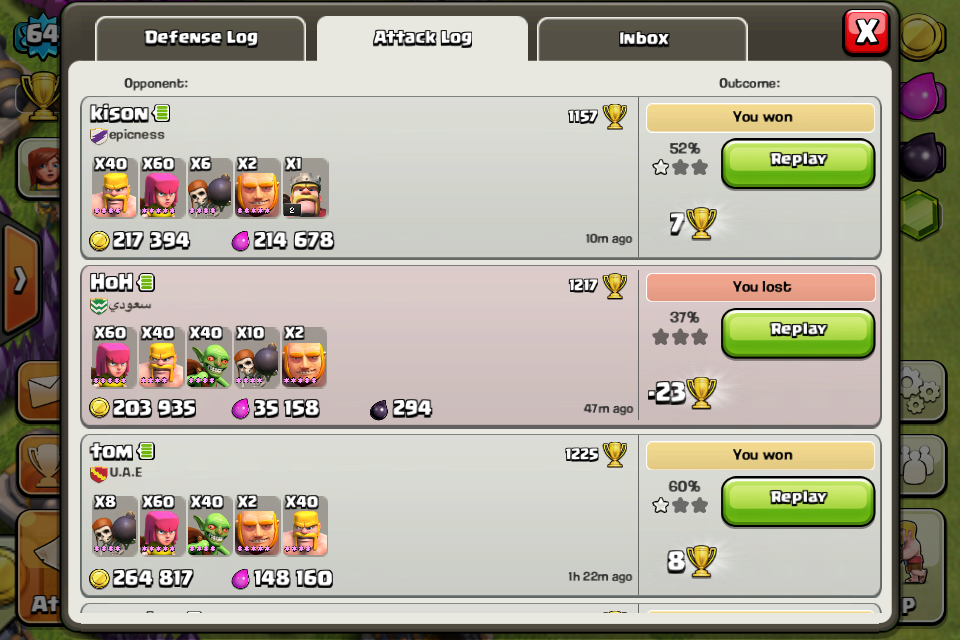
Task: Replay the lost battle against HoH
Action: 798,331
